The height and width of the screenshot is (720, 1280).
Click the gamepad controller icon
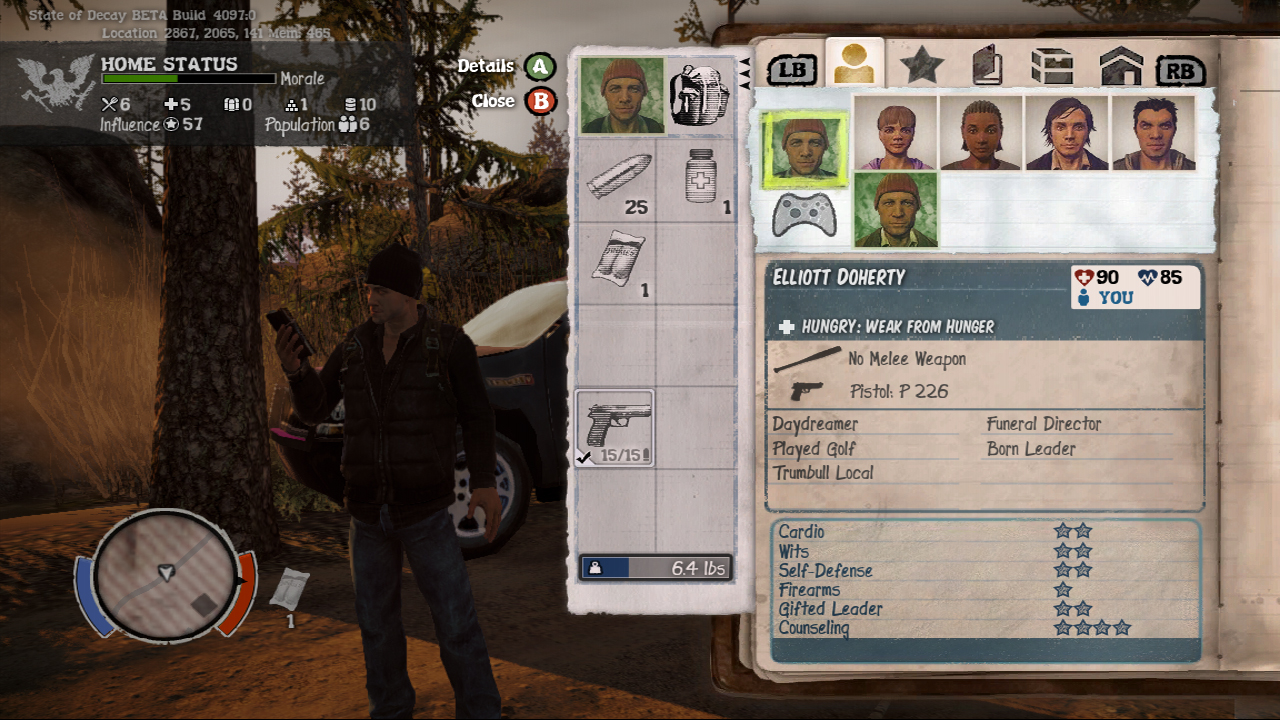[805, 213]
